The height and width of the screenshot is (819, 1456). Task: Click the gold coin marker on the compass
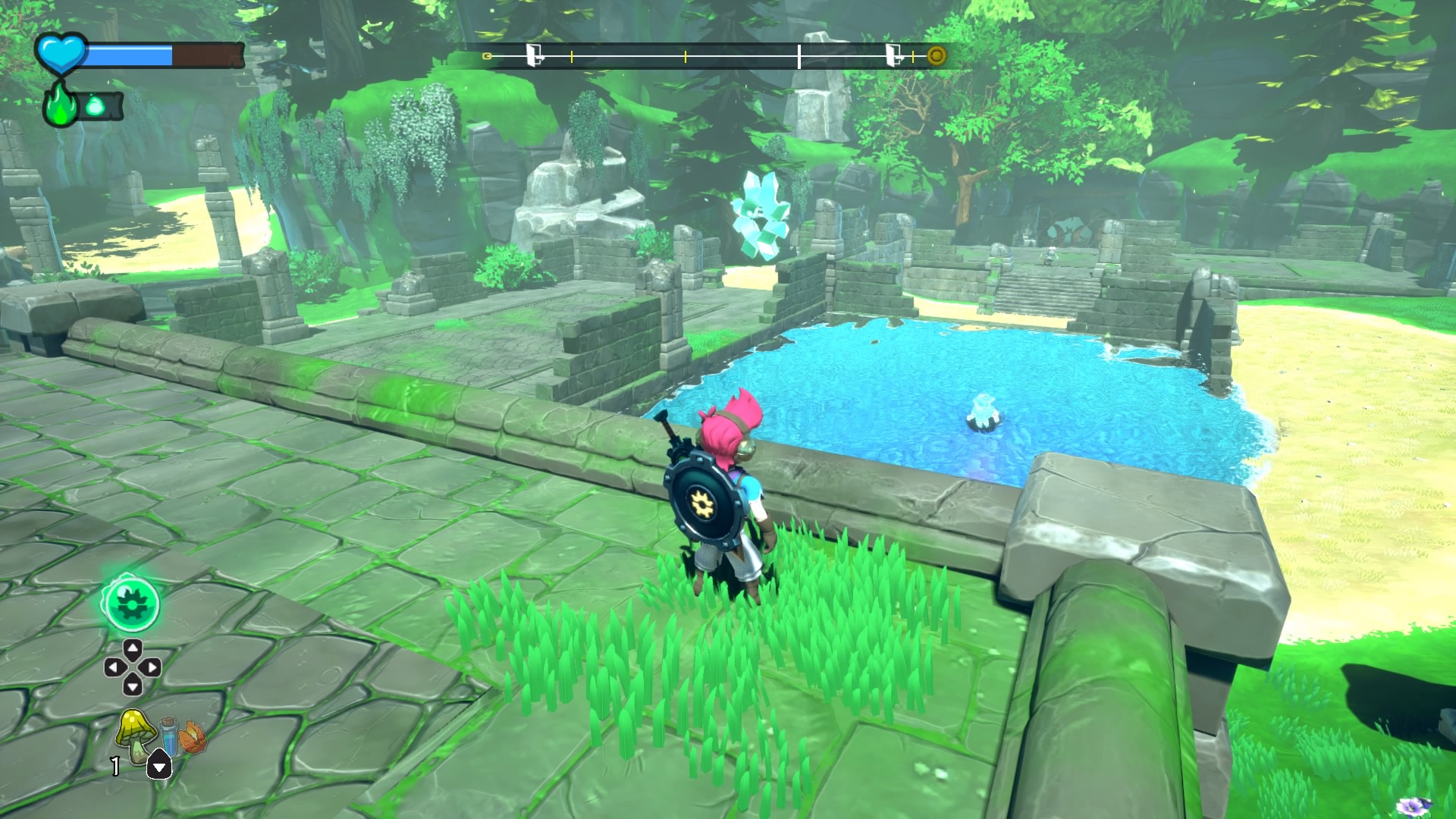(937, 55)
